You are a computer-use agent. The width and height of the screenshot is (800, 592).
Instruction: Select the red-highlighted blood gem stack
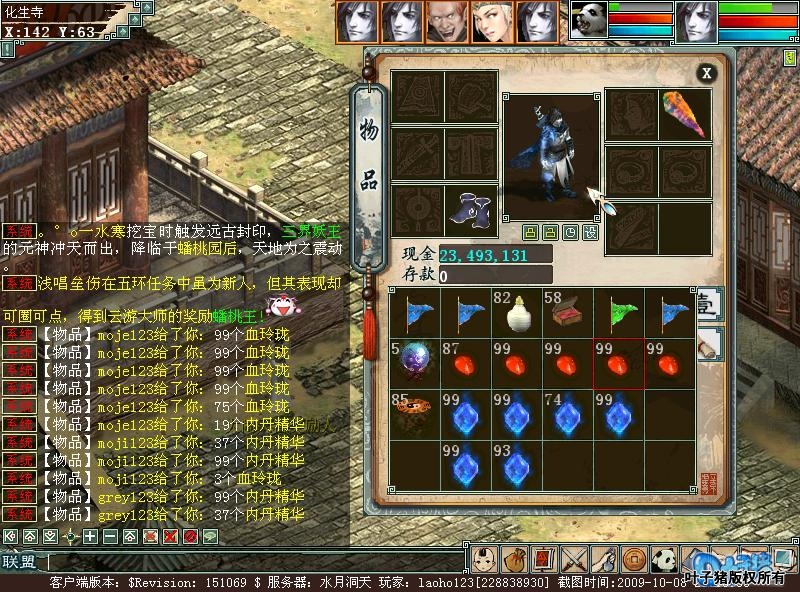(618, 363)
